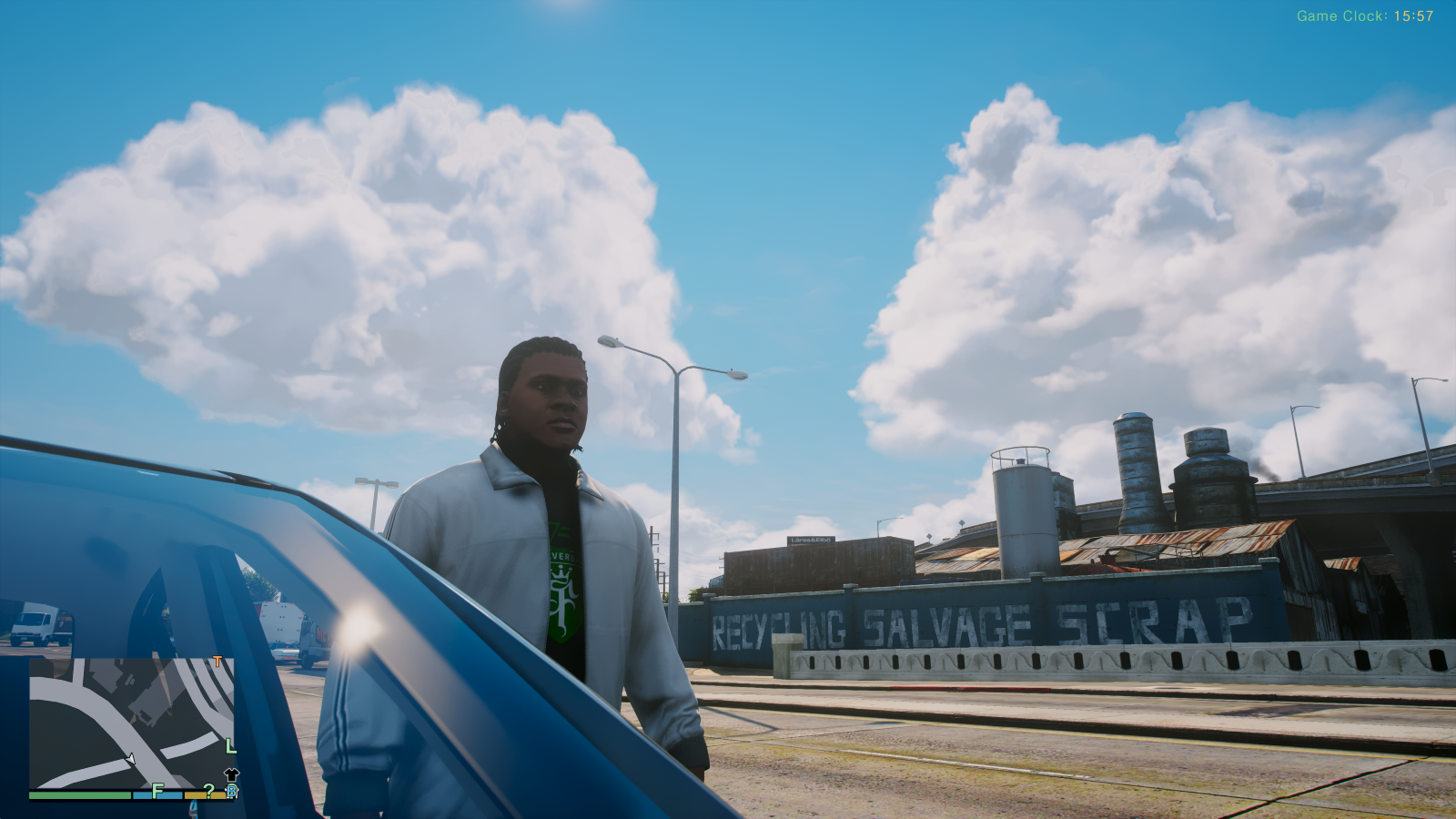The height and width of the screenshot is (819, 1456).
Task: Select the orange T blip on minimap
Action: pyautogui.click(x=217, y=662)
